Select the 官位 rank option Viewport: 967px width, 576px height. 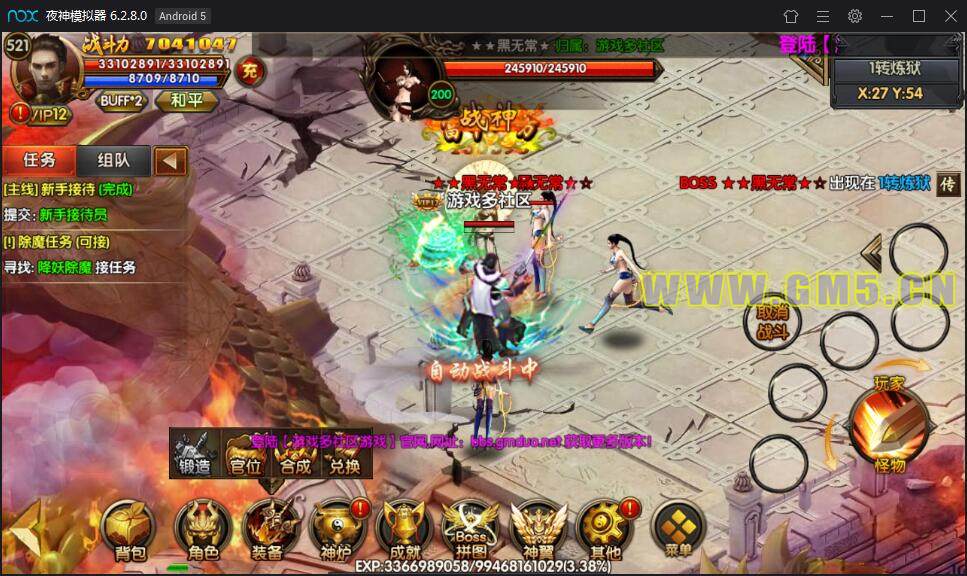pyautogui.click(x=245, y=454)
